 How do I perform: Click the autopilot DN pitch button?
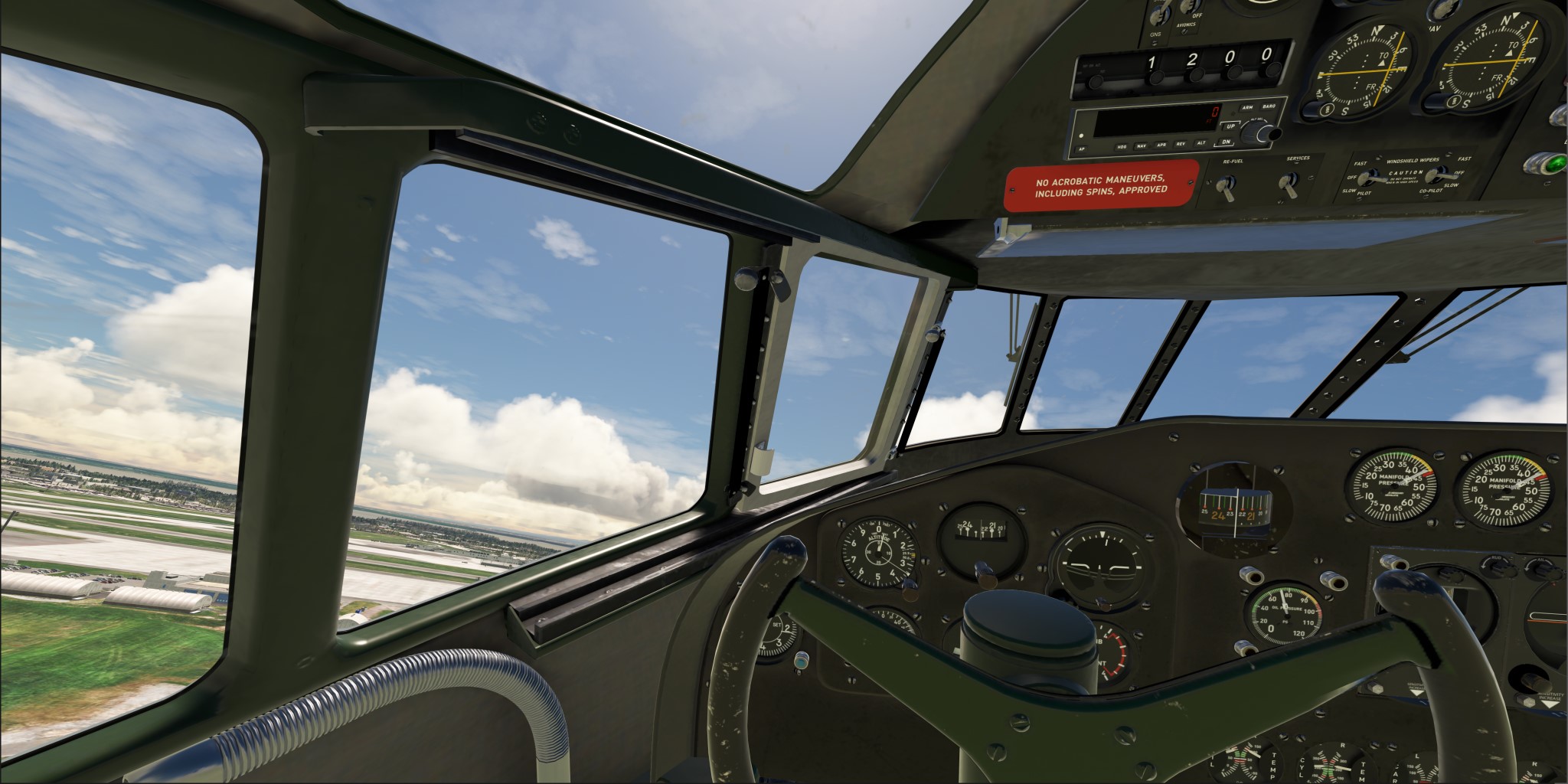click(1226, 142)
